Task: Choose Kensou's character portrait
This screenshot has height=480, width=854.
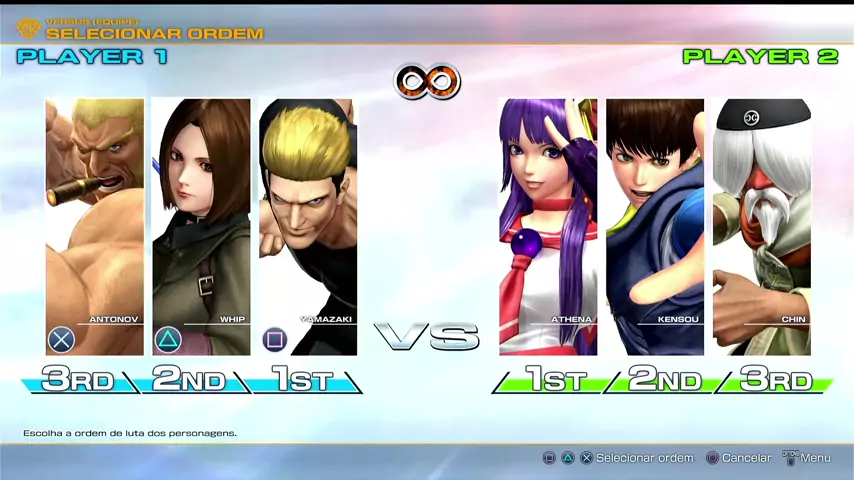Action: coord(655,227)
